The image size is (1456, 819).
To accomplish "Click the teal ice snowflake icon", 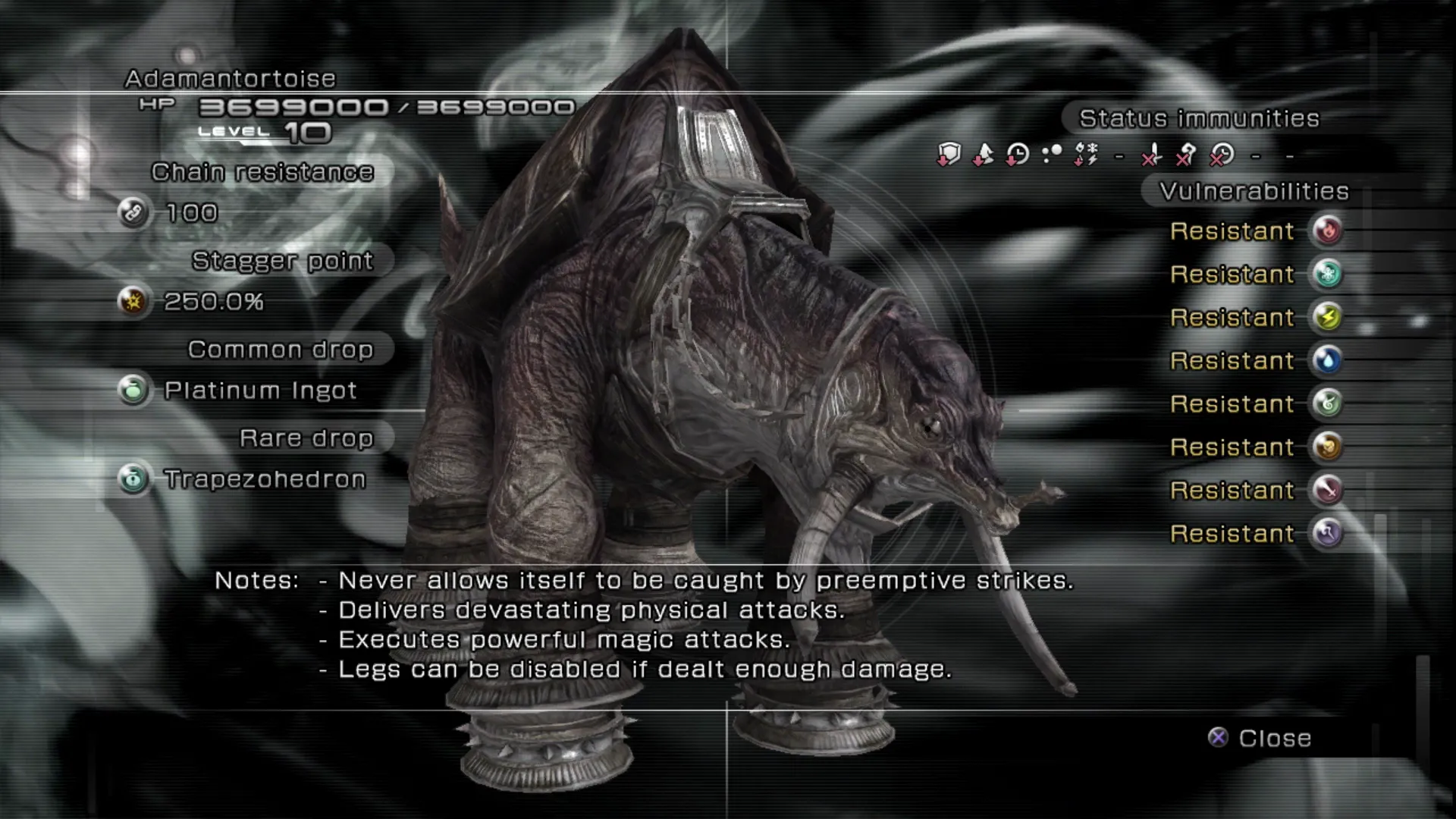I will 1327,274.
